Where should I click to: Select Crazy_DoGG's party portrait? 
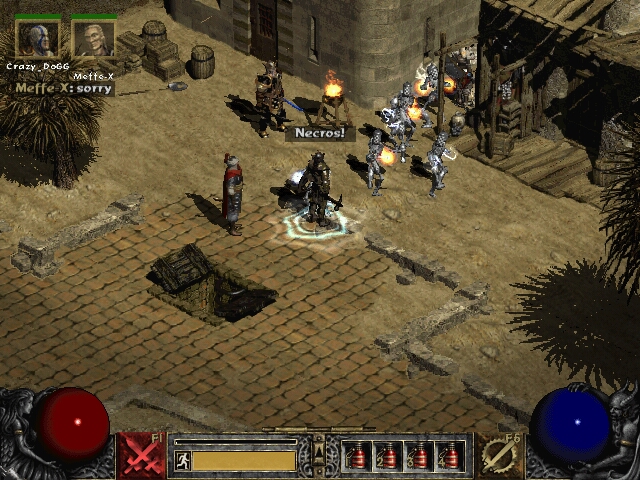[x=37, y=39]
